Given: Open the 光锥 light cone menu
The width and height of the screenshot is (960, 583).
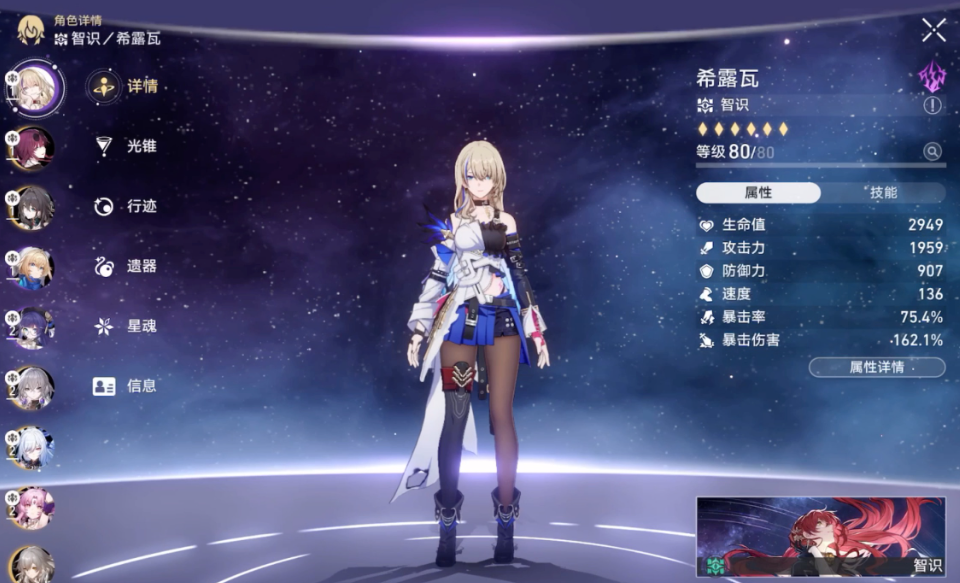Looking at the screenshot, I should (x=125, y=146).
